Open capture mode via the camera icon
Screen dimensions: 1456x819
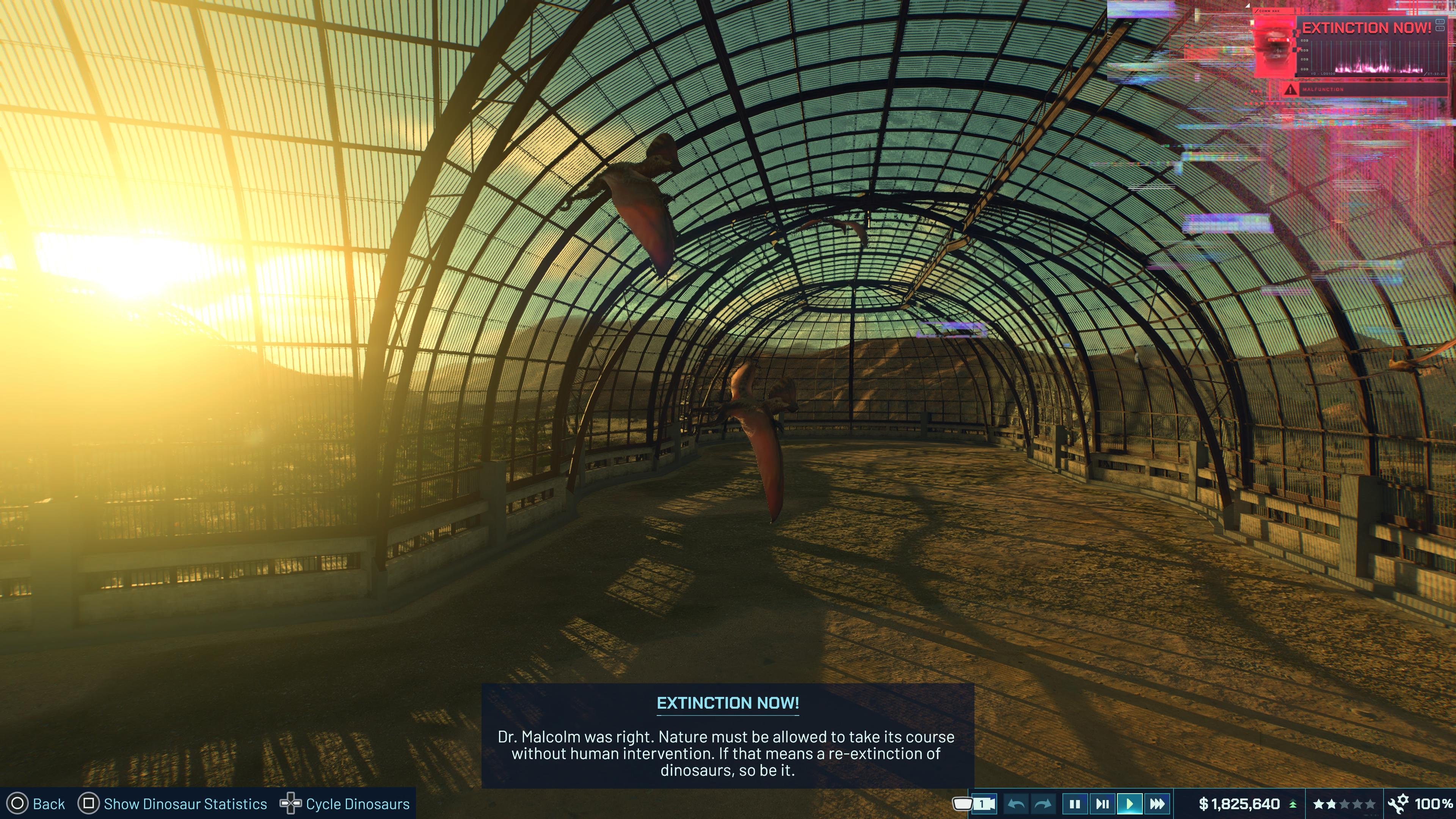tap(985, 803)
